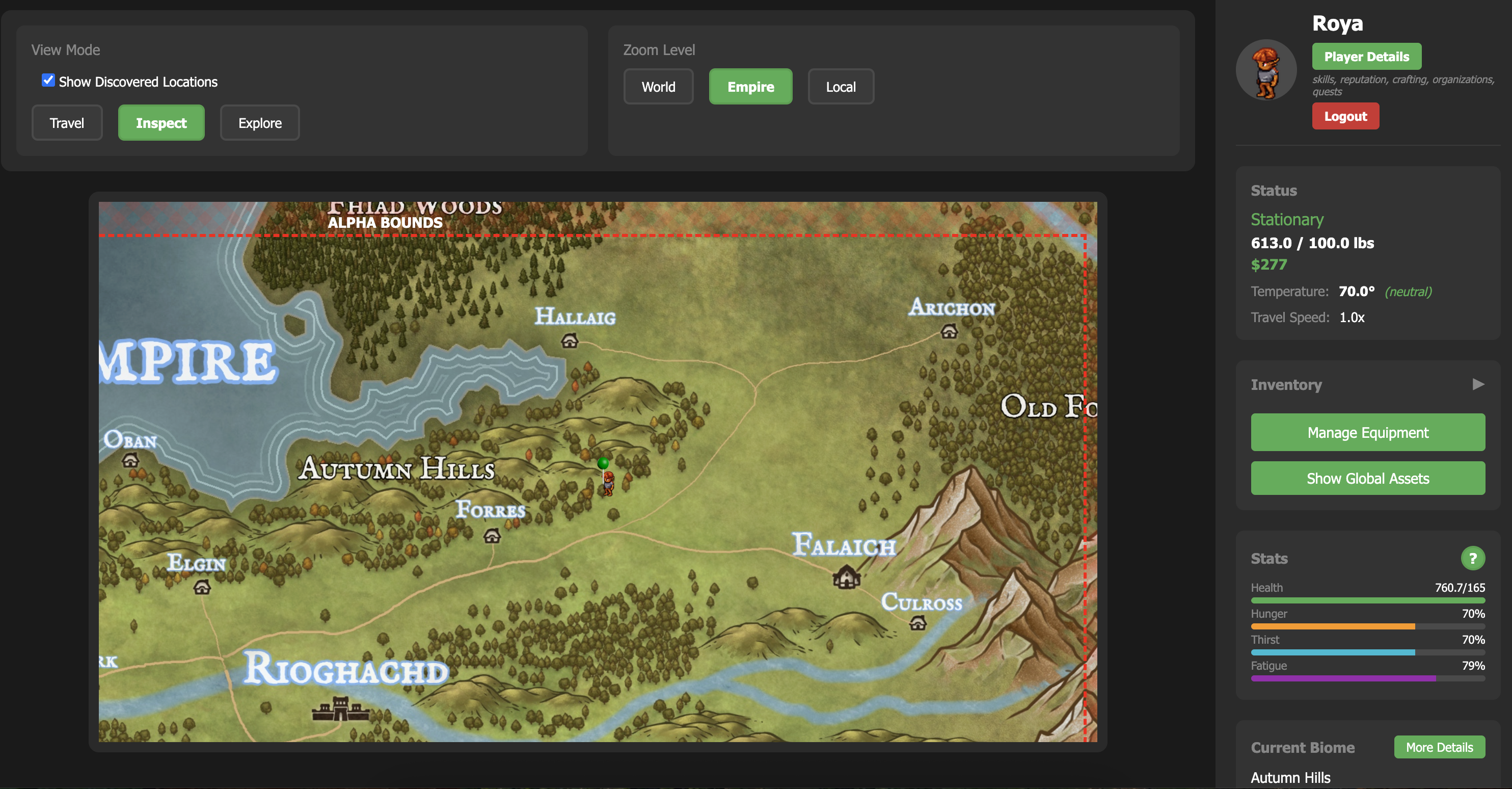Click Roya's avatar portrait
The height and width of the screenshot is (789, 1512).
[x=1265, y=69]
